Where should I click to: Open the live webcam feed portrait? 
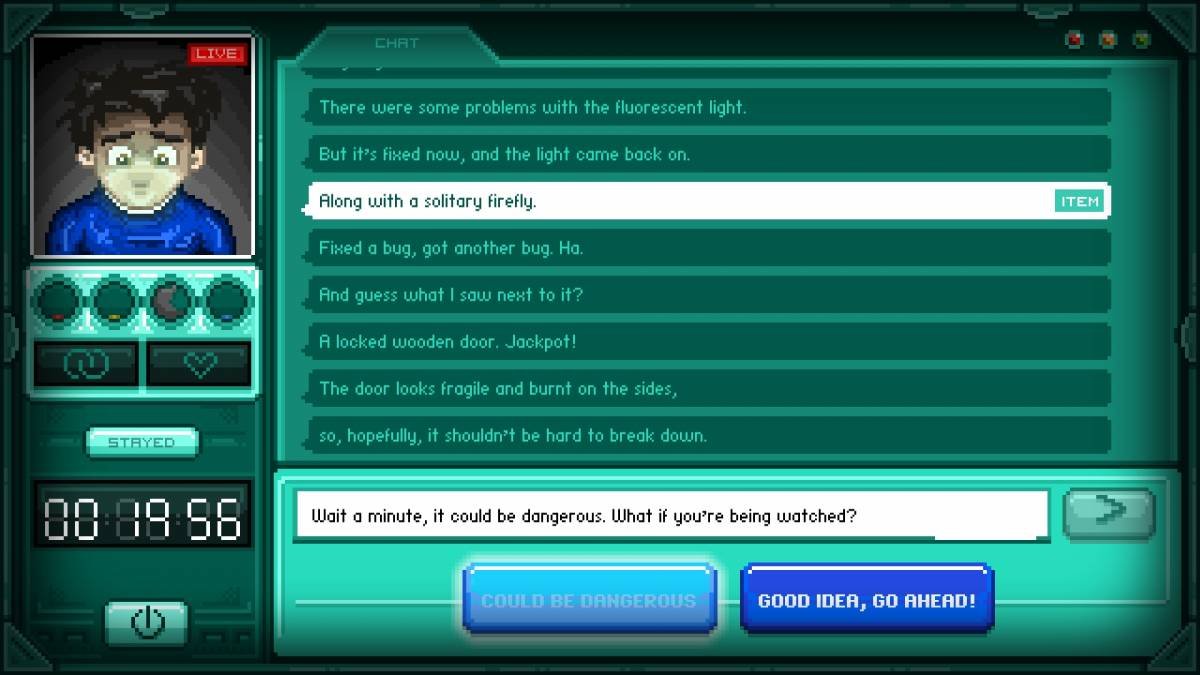click(x=142, y=146)
